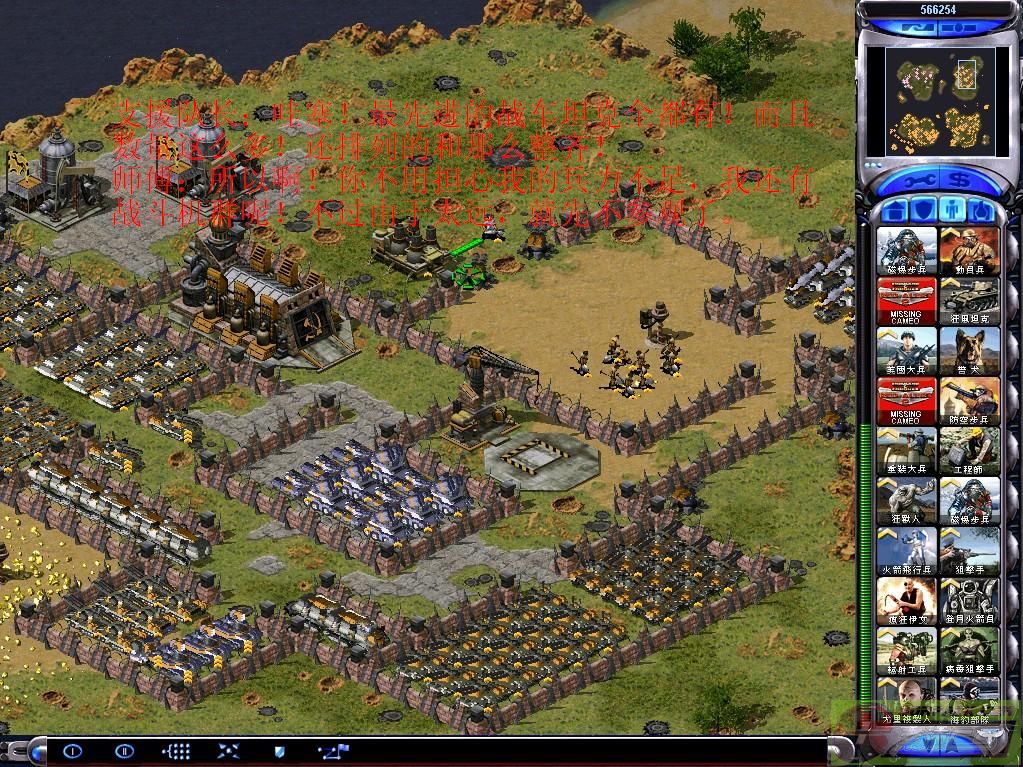Queue the 狂風坦克 tank cameo

pyautogui.click(x=969, y=301)
